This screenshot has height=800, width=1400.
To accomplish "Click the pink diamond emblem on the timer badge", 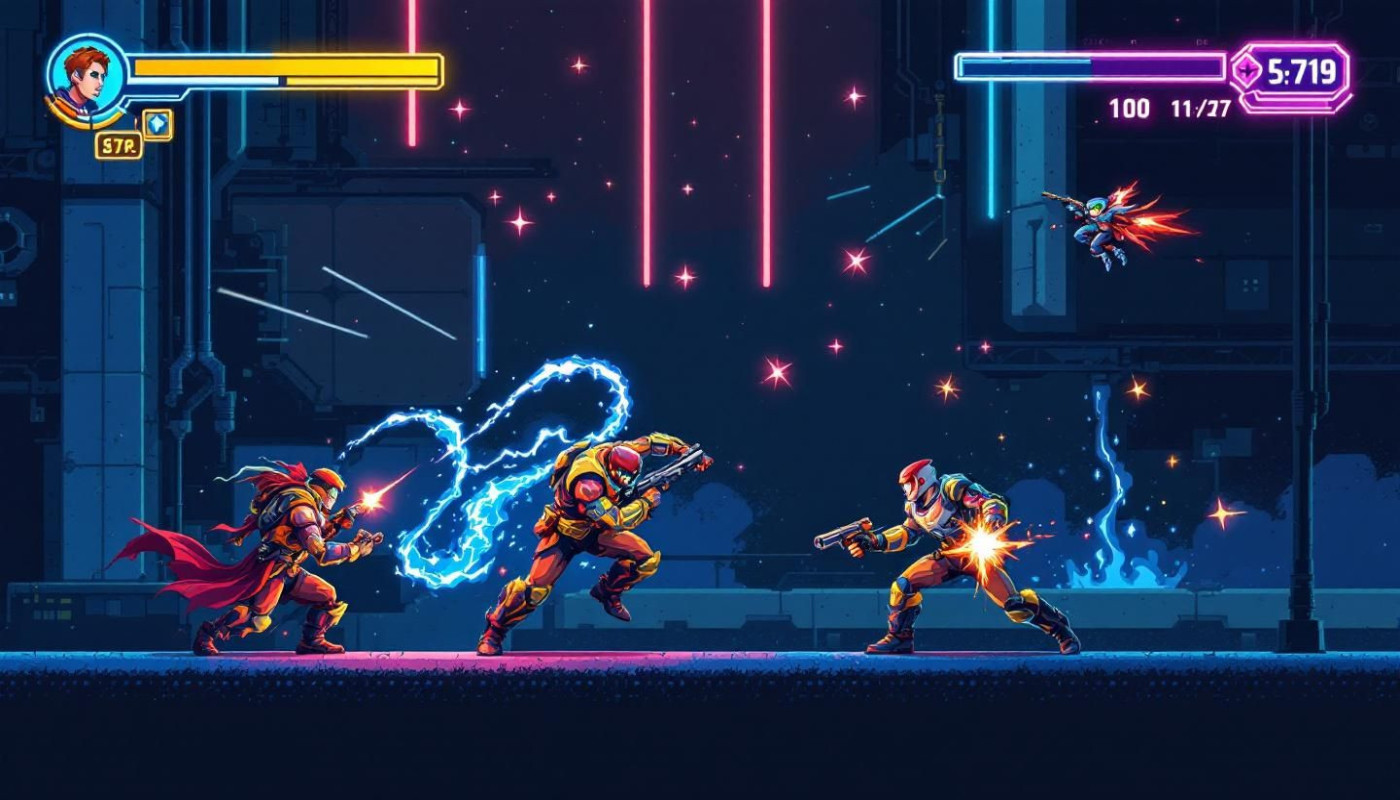I will (1247, 70).
